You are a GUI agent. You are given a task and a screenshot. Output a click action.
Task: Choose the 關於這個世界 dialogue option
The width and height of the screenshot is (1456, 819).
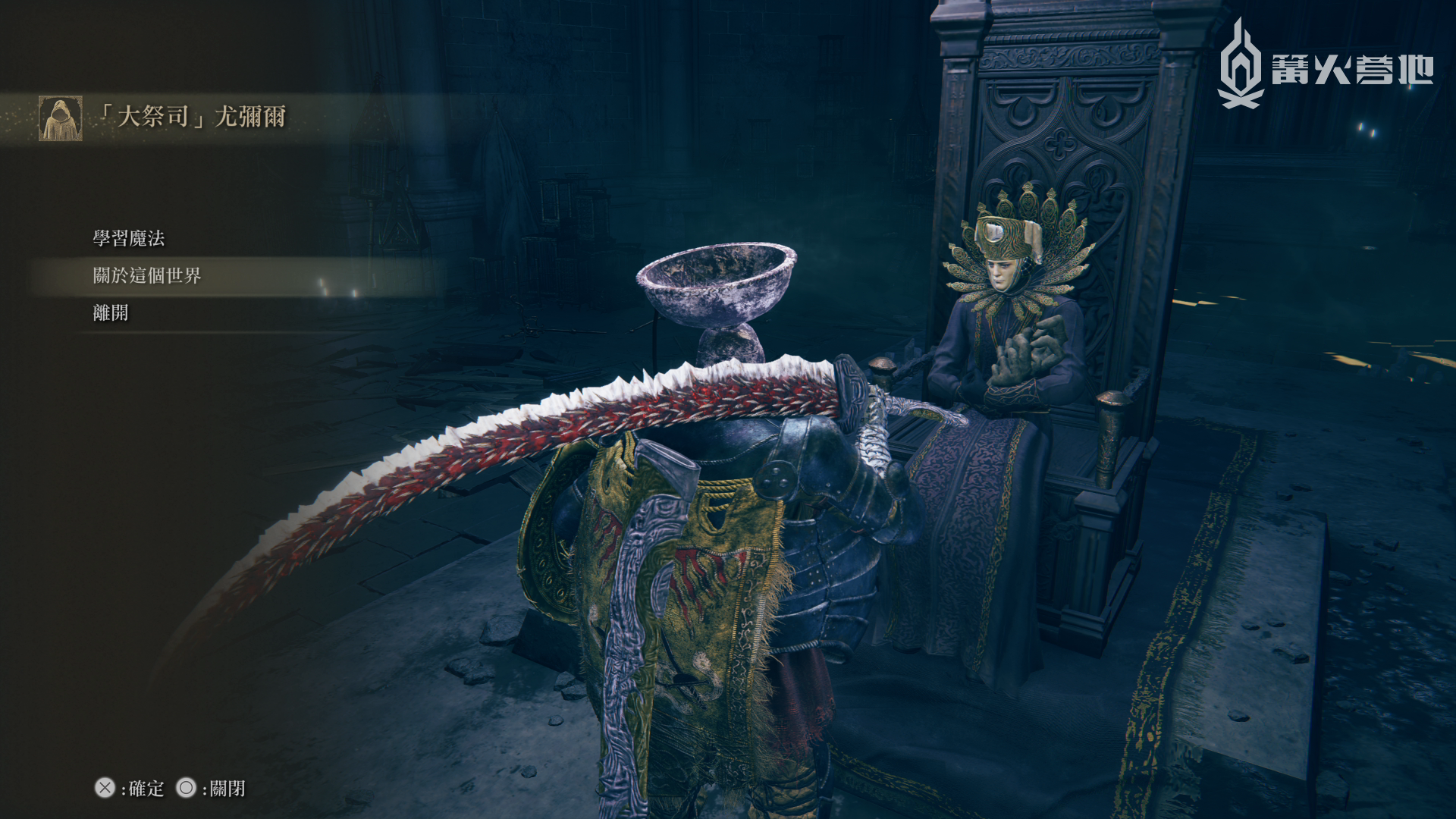147,275
